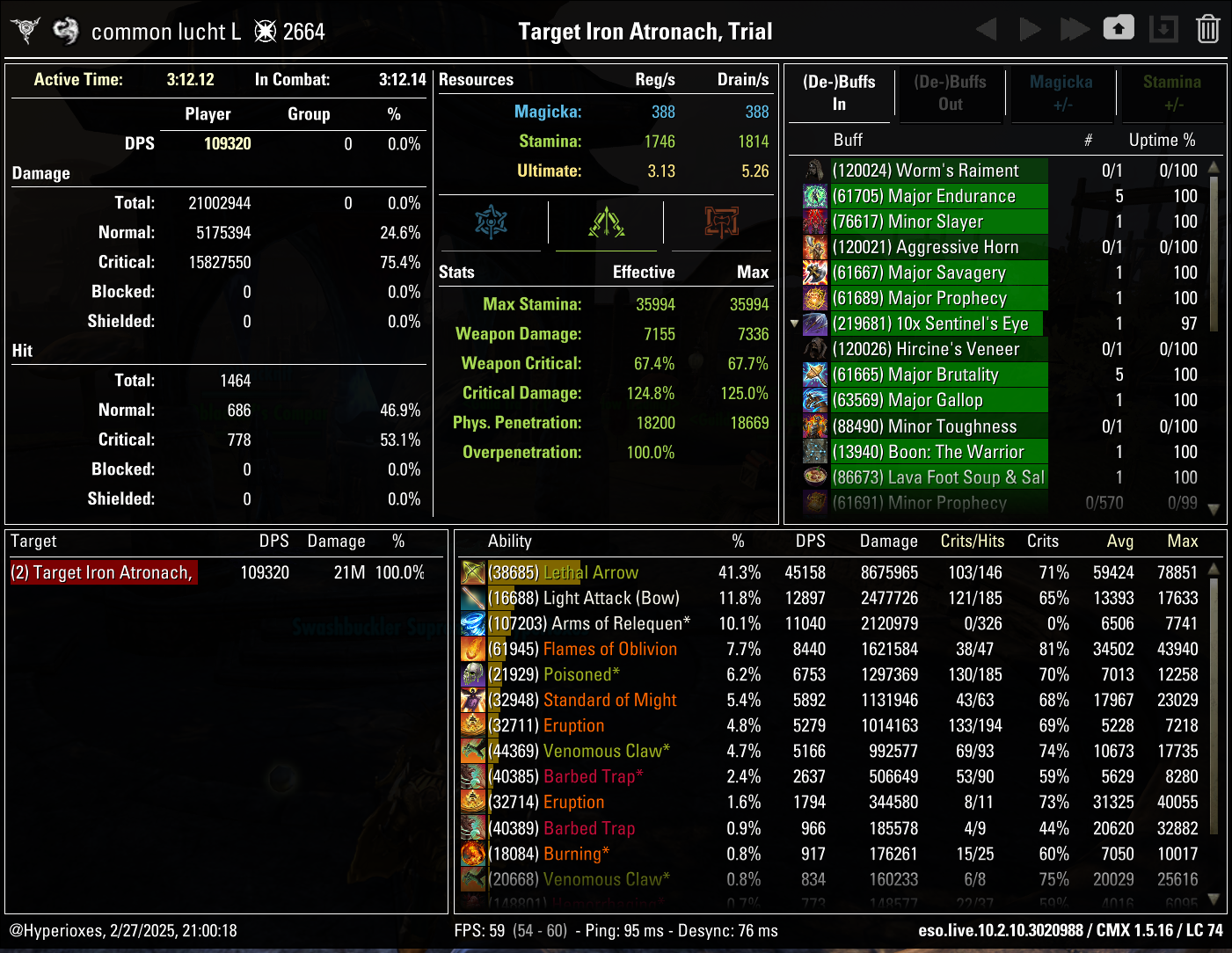The width and height of the screenshot is (1232, 953).
Task: Click the Light Attack (Bow) ability icon
Action: 472,598
